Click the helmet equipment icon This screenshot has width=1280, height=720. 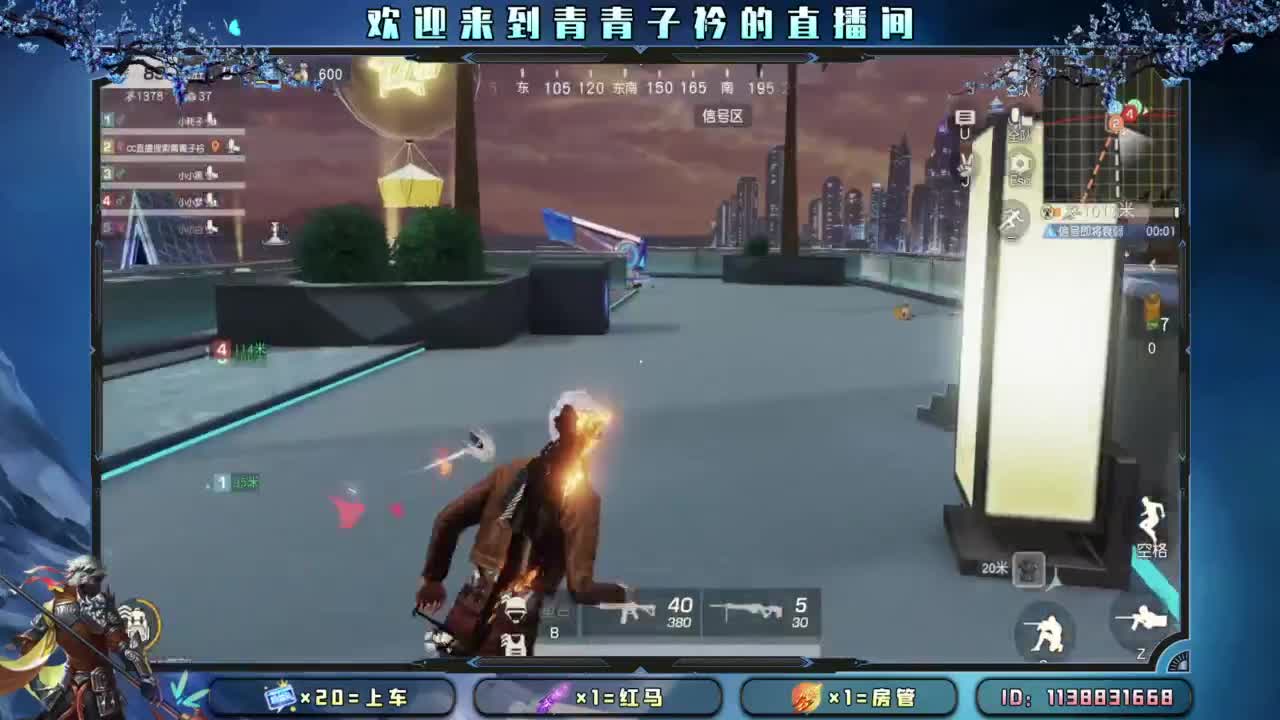[515, 608]
